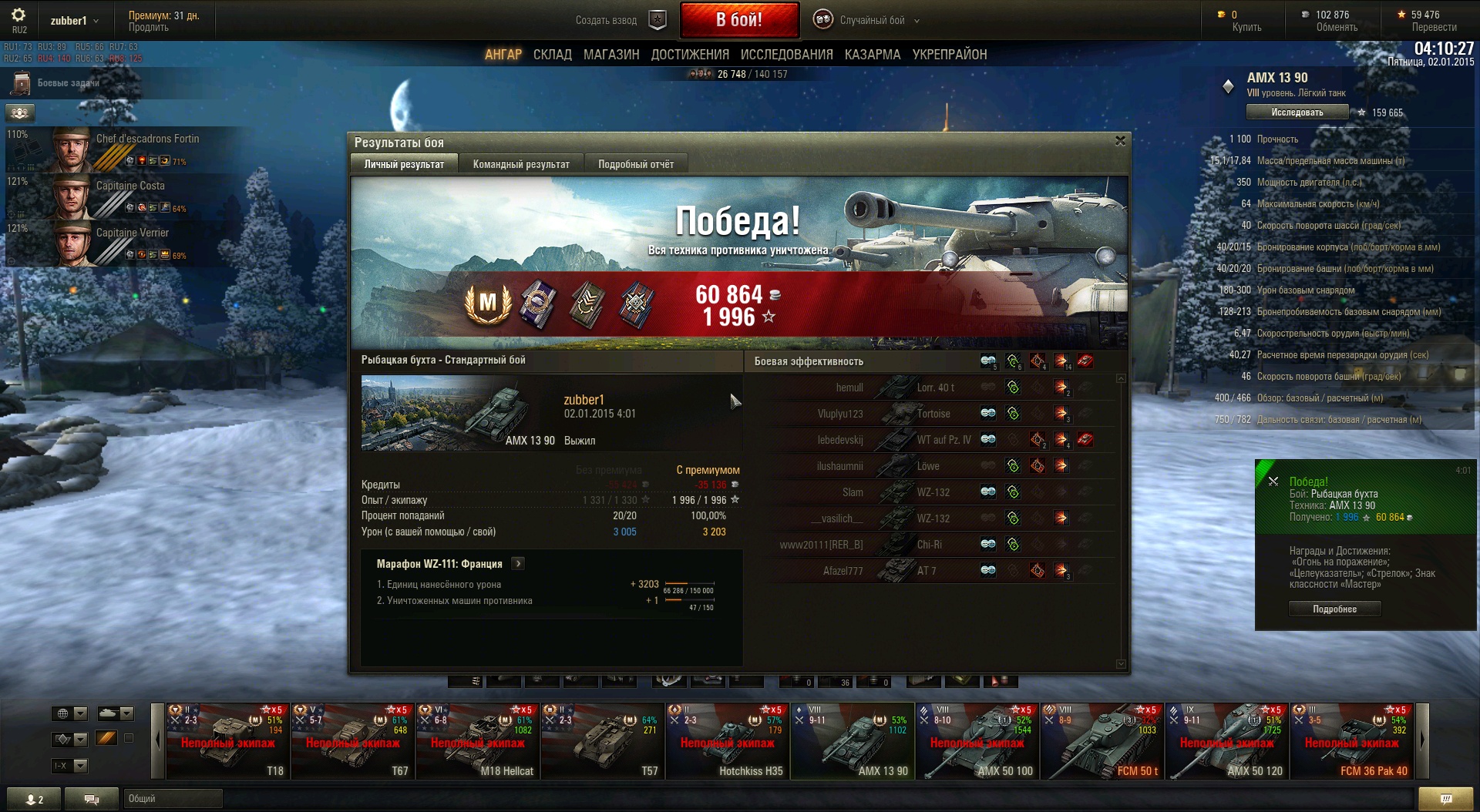Choose the M18 Hellcat tank tile

click(478, 741)
